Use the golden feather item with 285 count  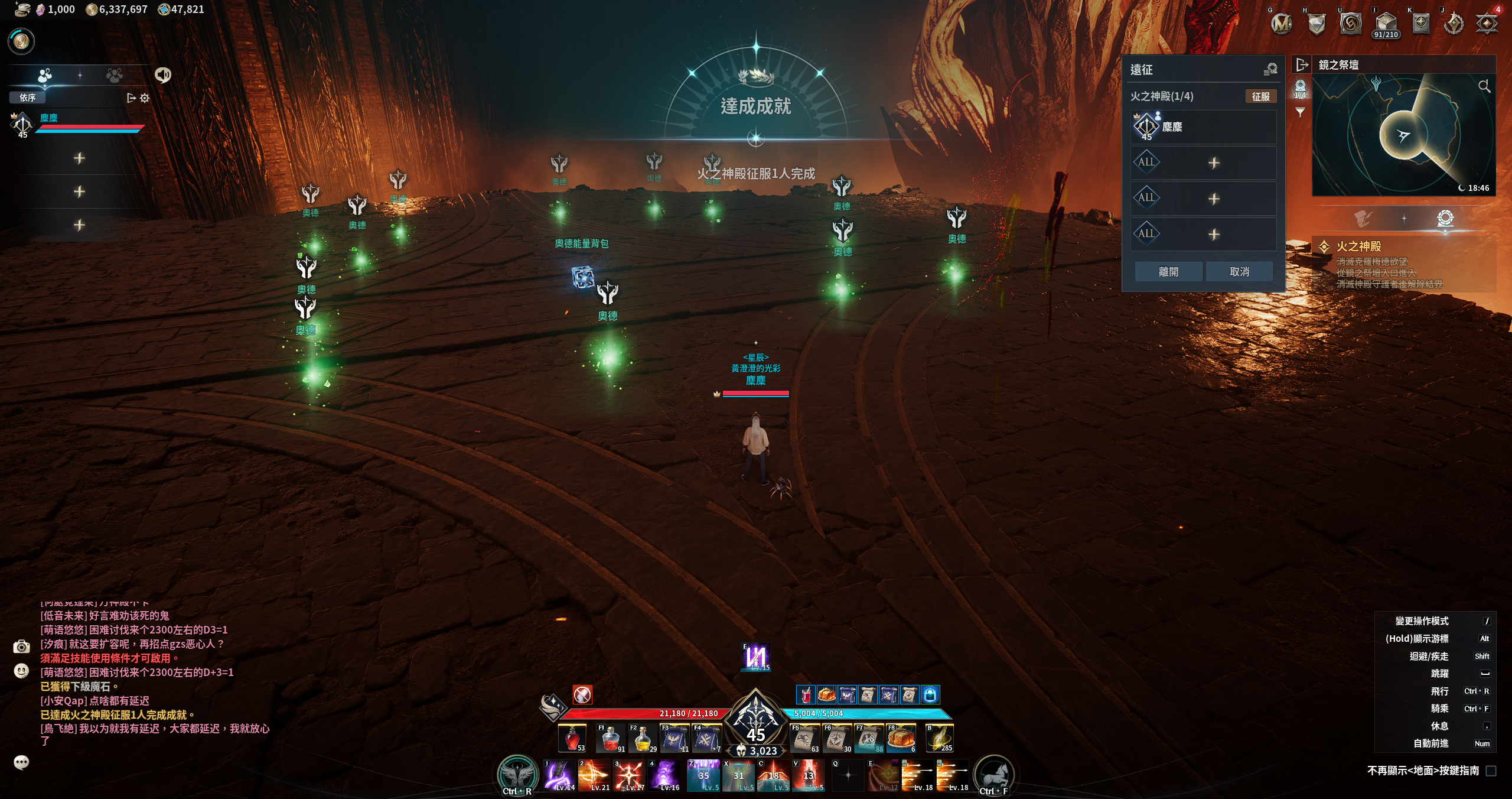[939, 739]
